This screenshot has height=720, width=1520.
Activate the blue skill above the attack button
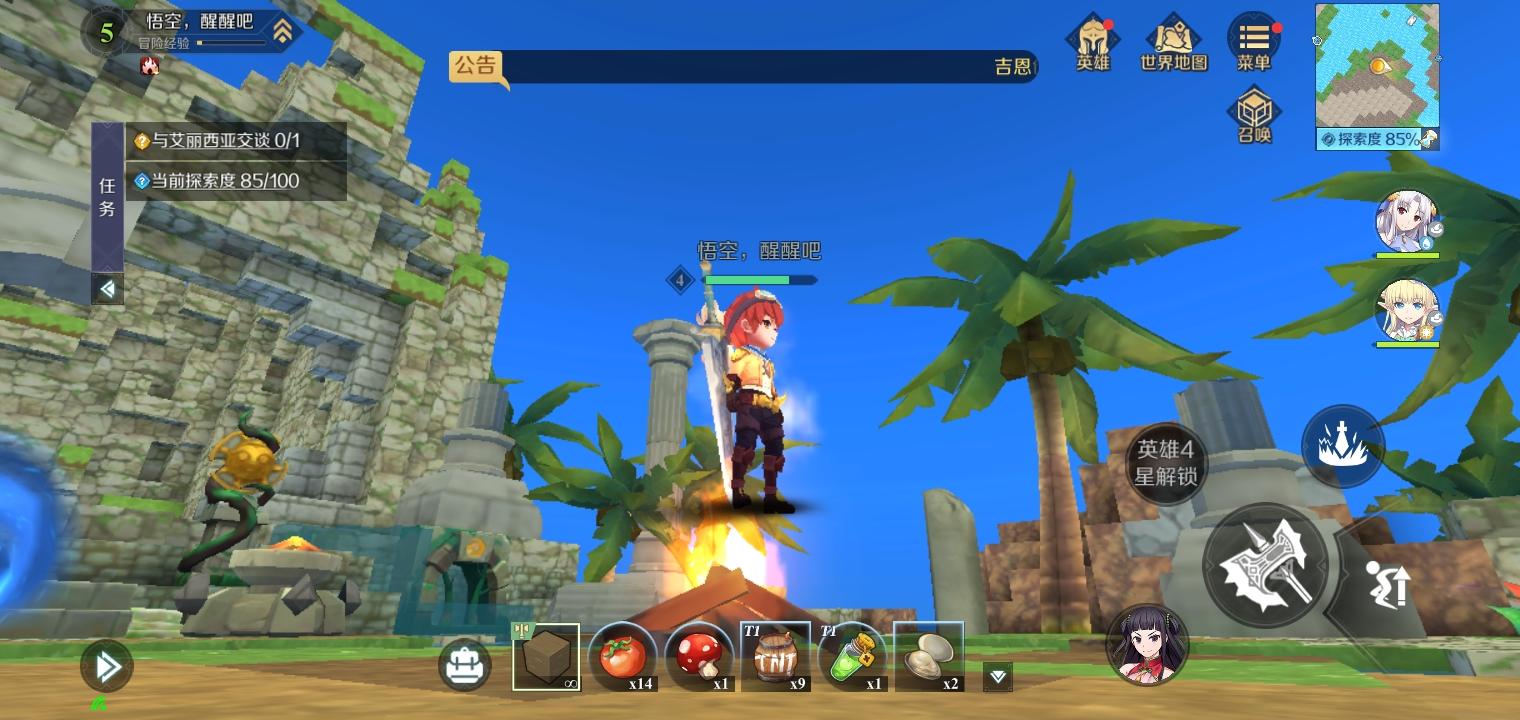[1343, 444]
